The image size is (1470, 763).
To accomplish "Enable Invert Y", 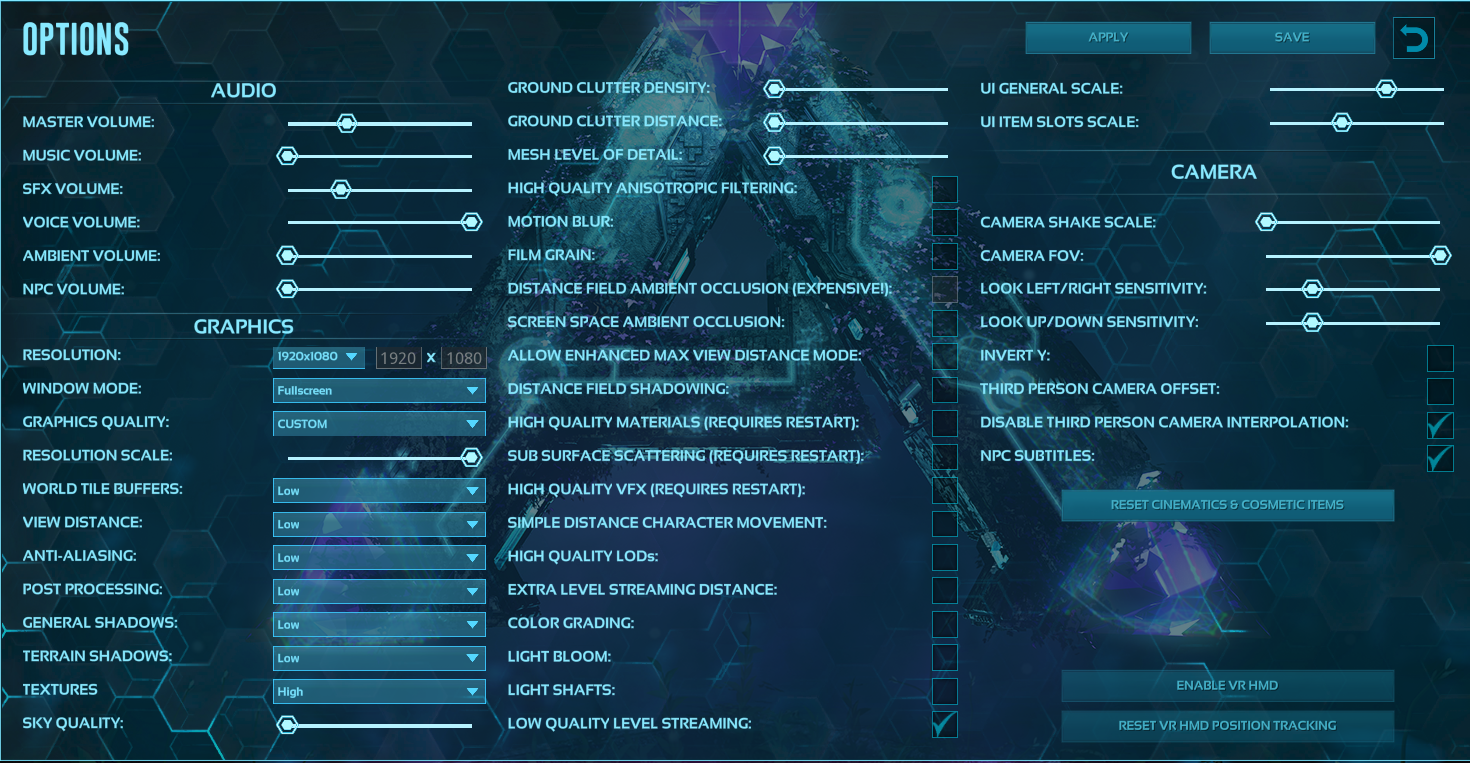I will (1440, 358).
